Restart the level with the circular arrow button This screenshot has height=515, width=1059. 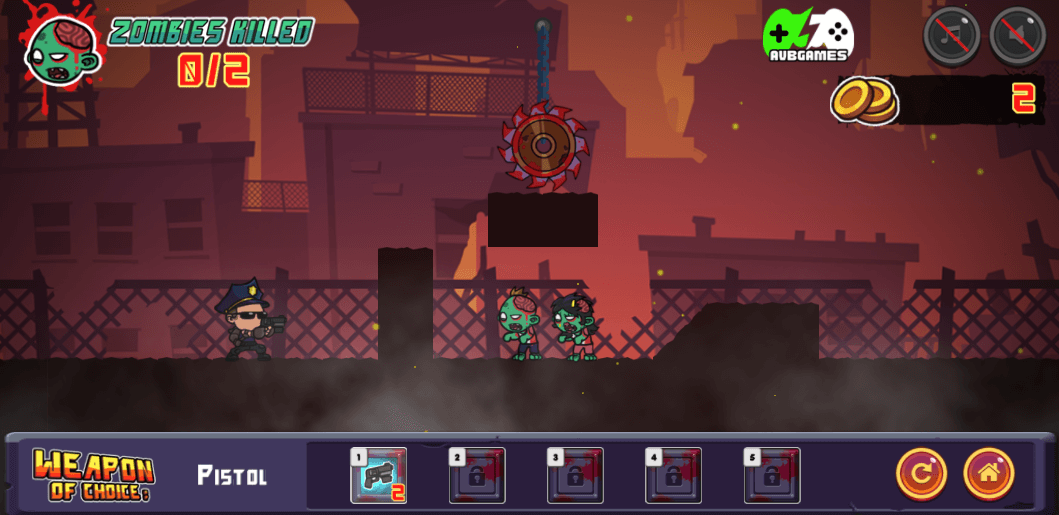pyautogui.click(x=921, y=474)
